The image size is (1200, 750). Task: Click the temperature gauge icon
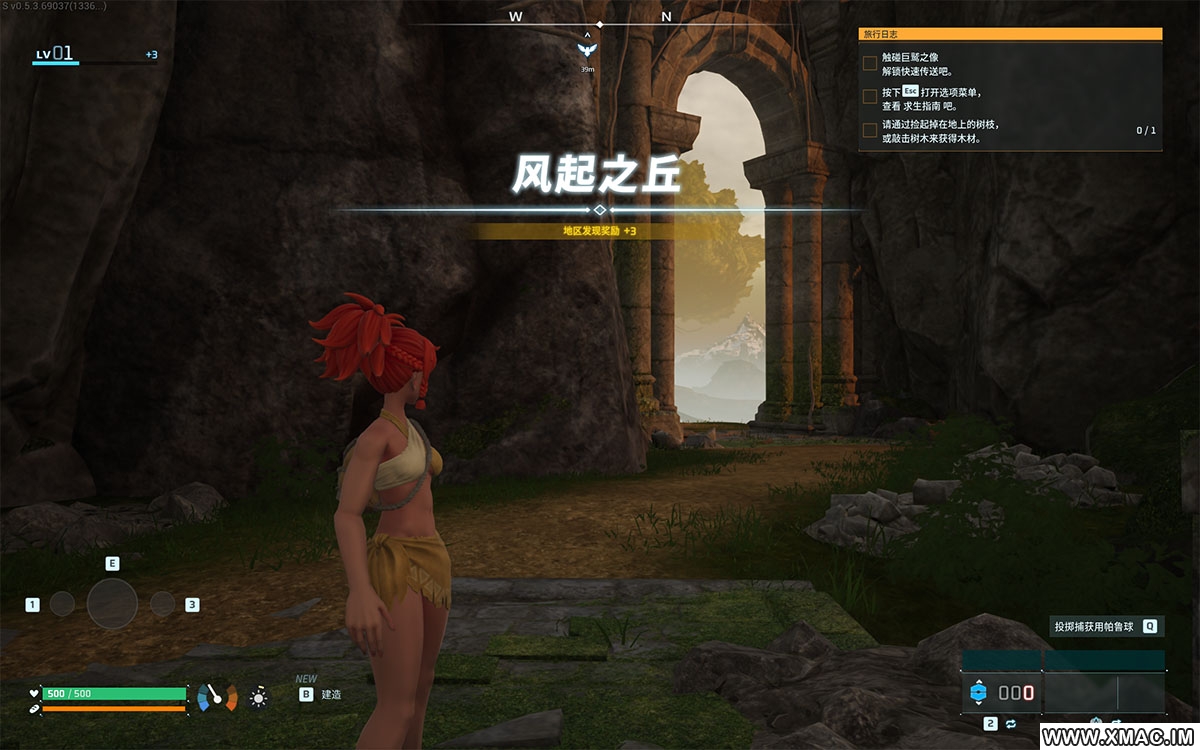[217, 697]
